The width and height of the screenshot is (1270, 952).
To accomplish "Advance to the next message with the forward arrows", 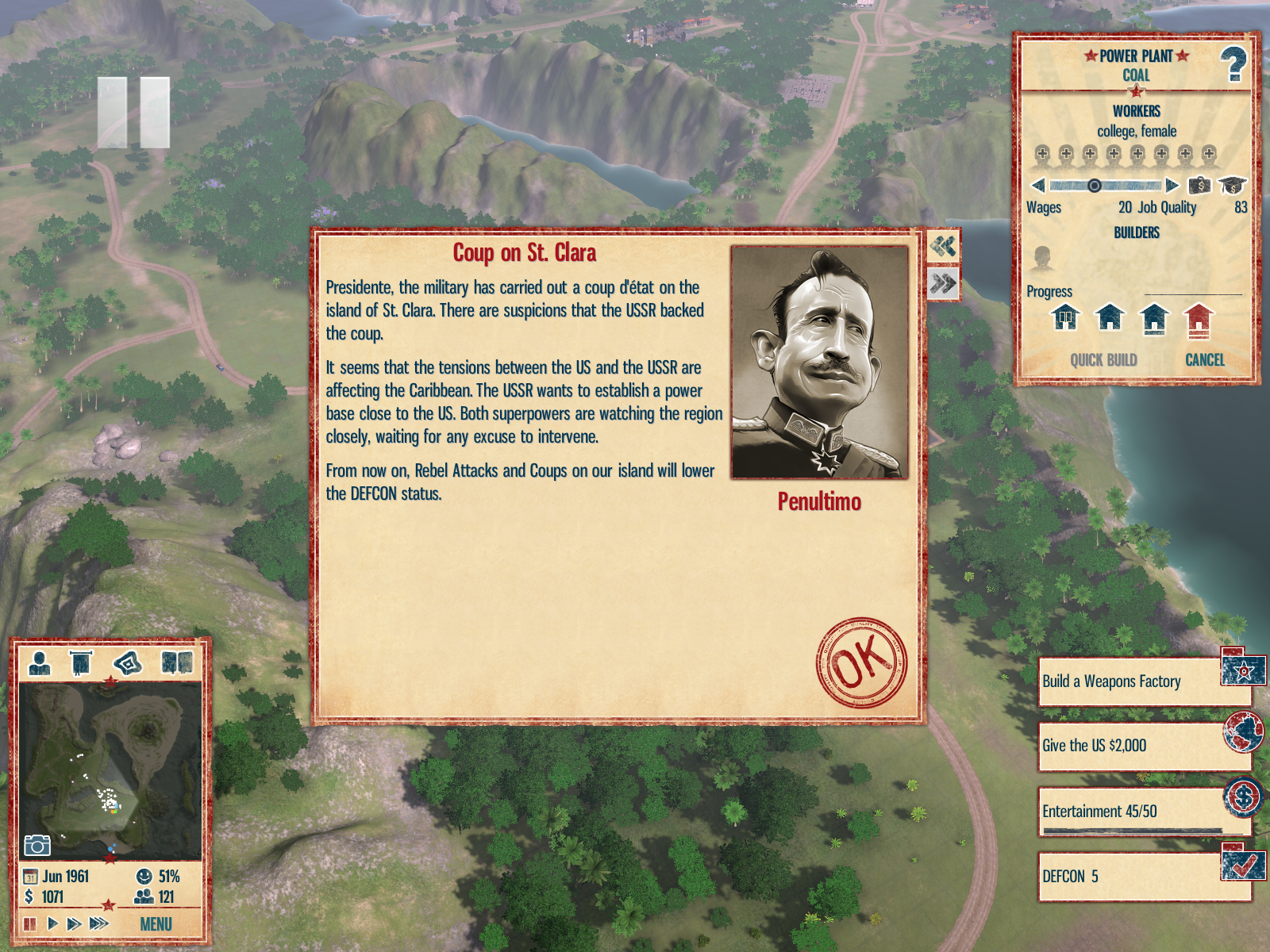I will coord(943,283).
